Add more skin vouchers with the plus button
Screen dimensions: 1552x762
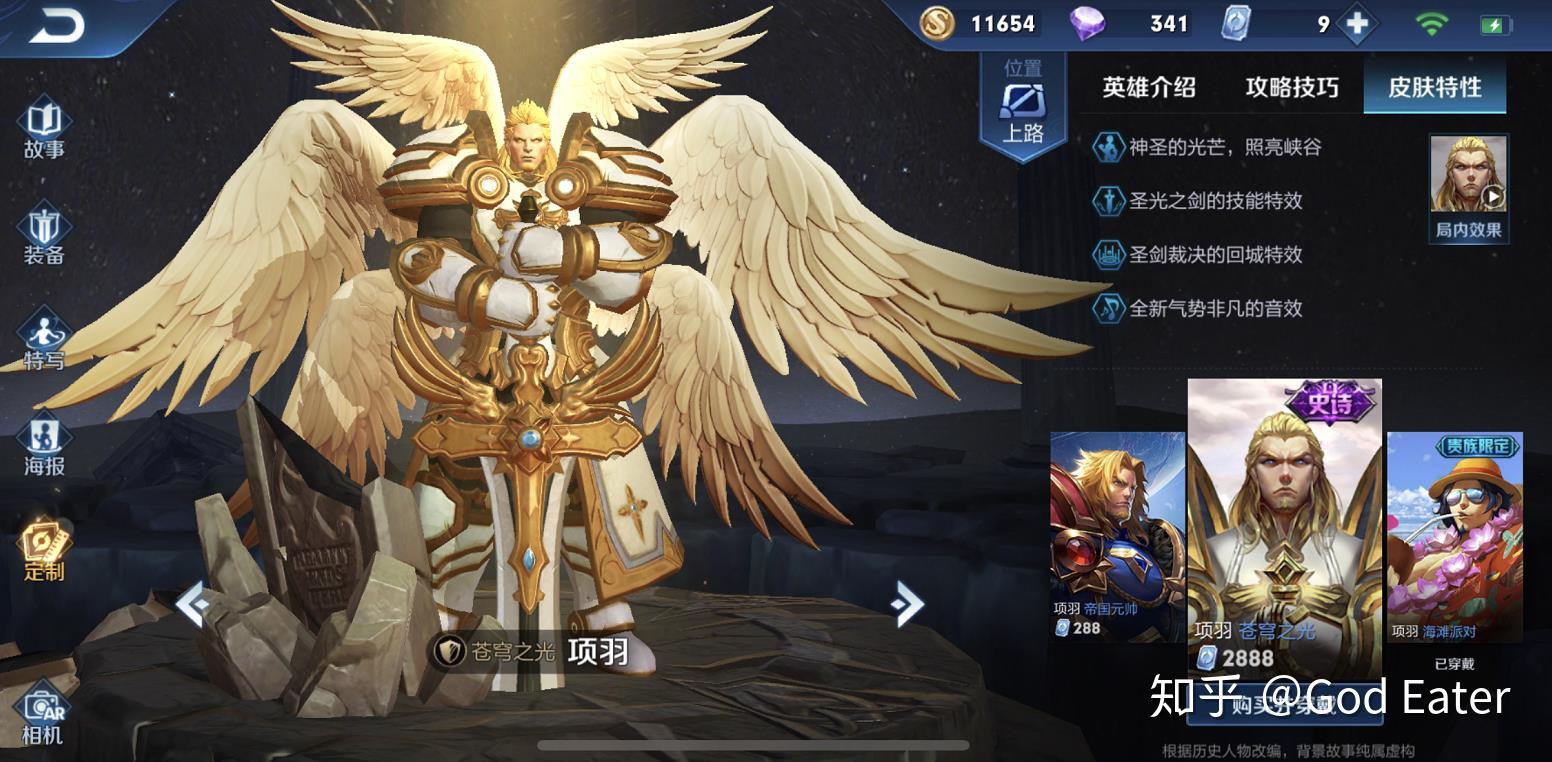pyautogui.click(x=1357, y=24)
